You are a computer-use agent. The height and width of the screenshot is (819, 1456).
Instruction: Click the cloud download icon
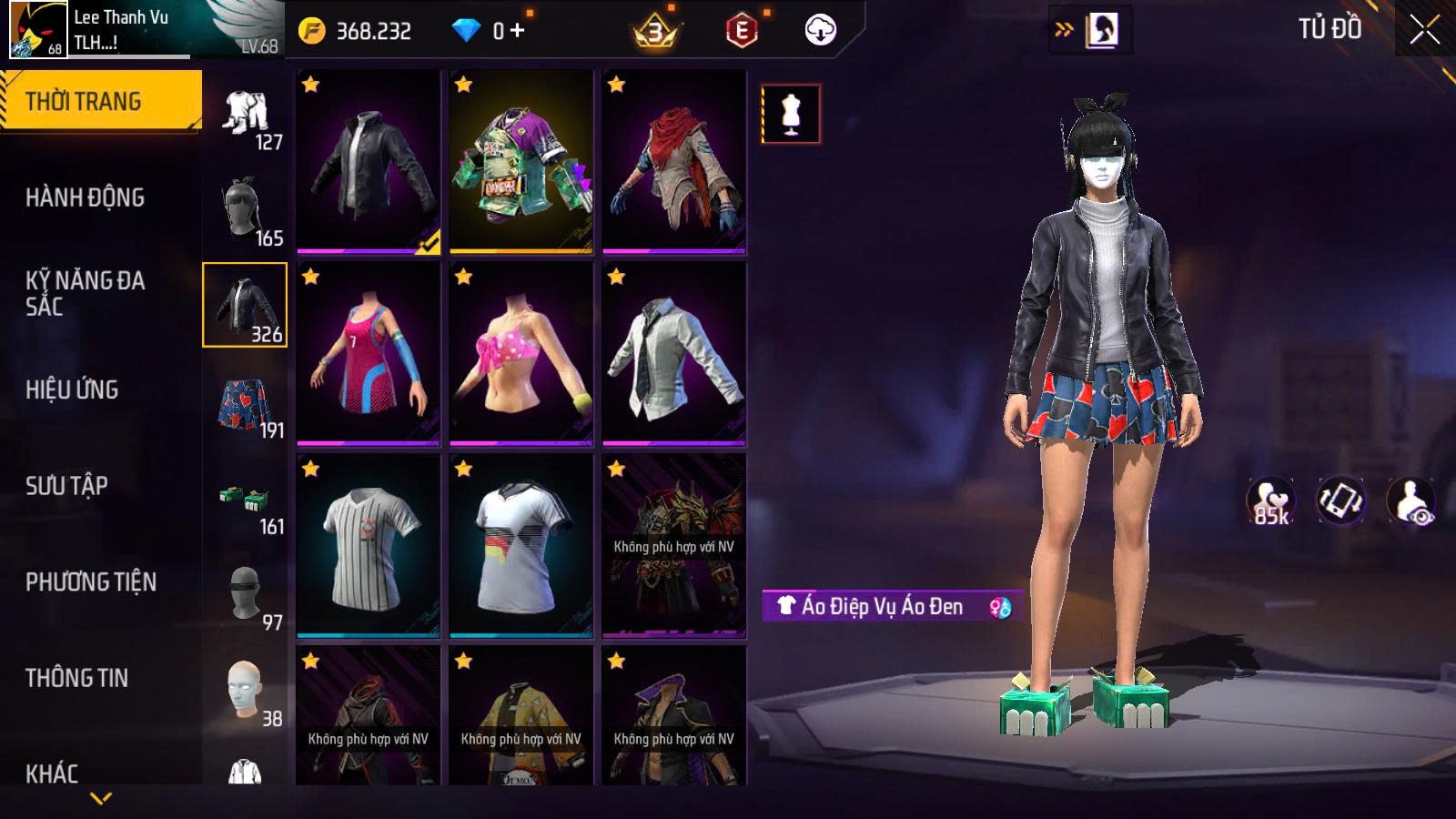pos(820,31)
